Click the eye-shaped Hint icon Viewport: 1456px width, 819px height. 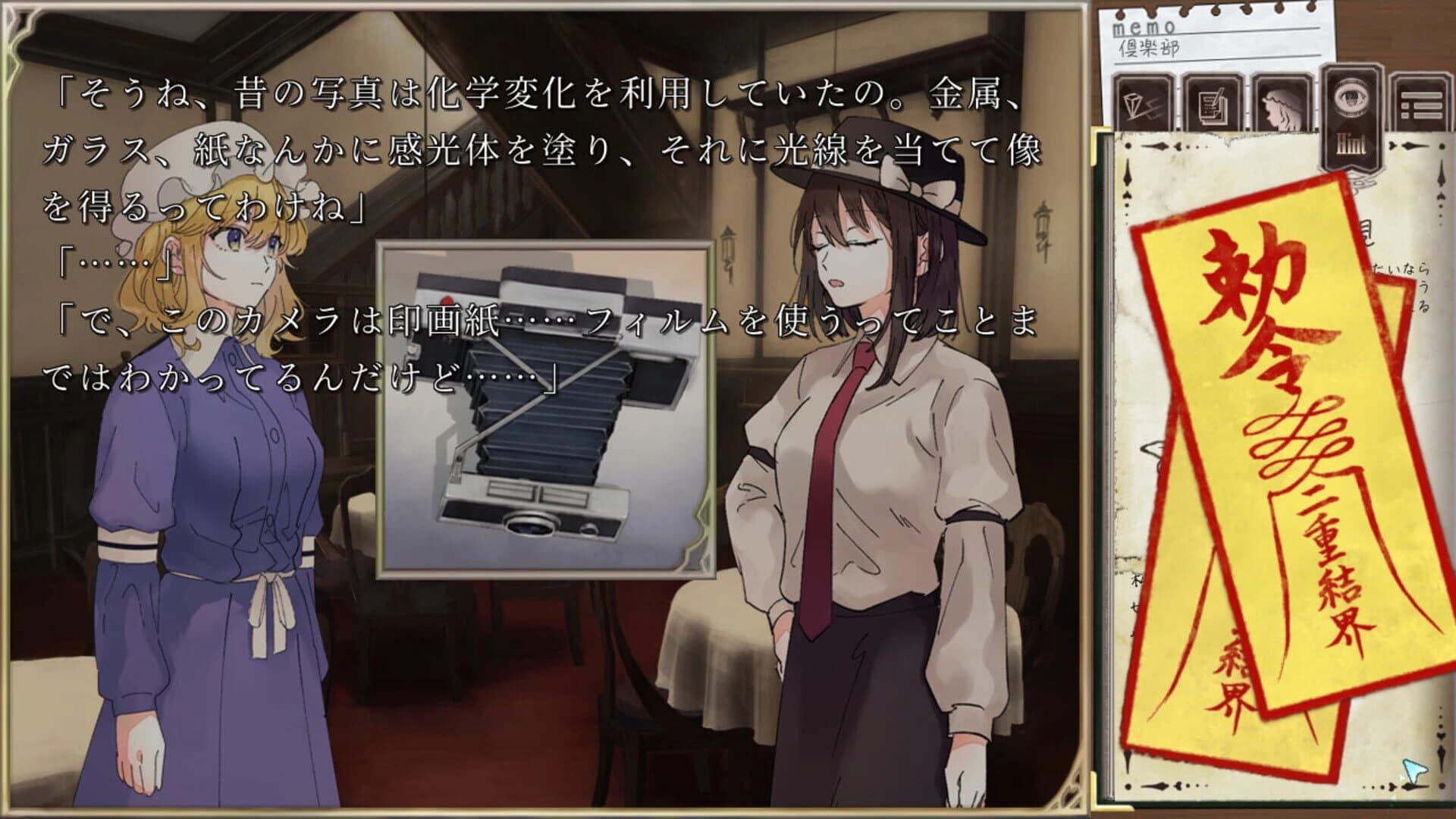1350,99
